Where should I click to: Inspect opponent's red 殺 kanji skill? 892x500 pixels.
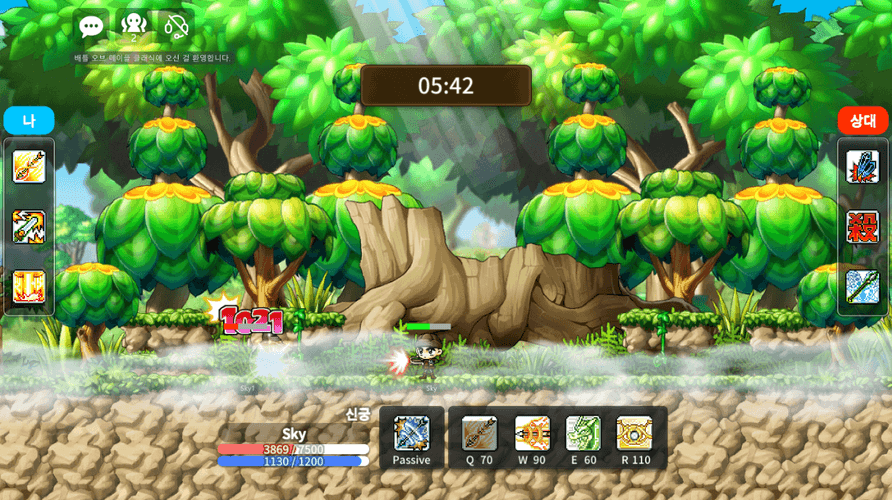click(x=863, y=226)
